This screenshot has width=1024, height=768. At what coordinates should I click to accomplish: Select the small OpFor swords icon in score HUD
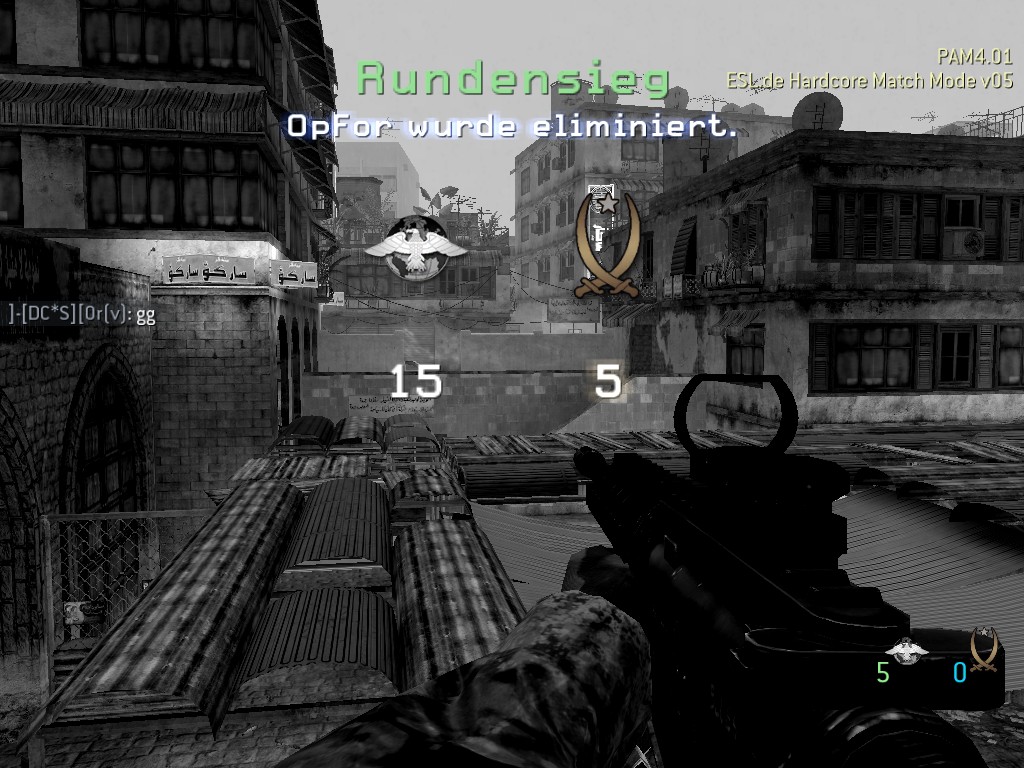coord(983,649)
